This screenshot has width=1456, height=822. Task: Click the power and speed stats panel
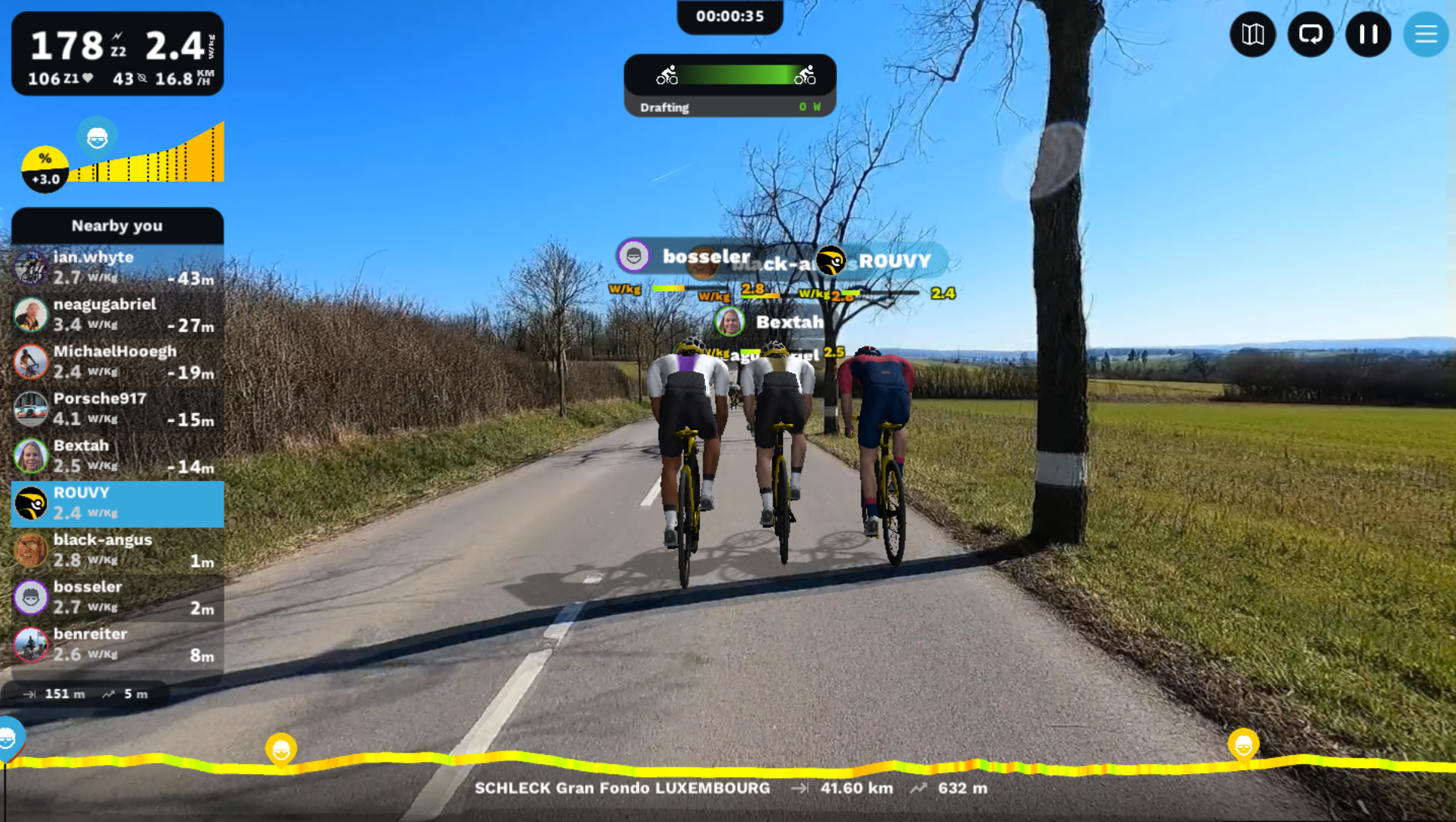tap(118, 55)
